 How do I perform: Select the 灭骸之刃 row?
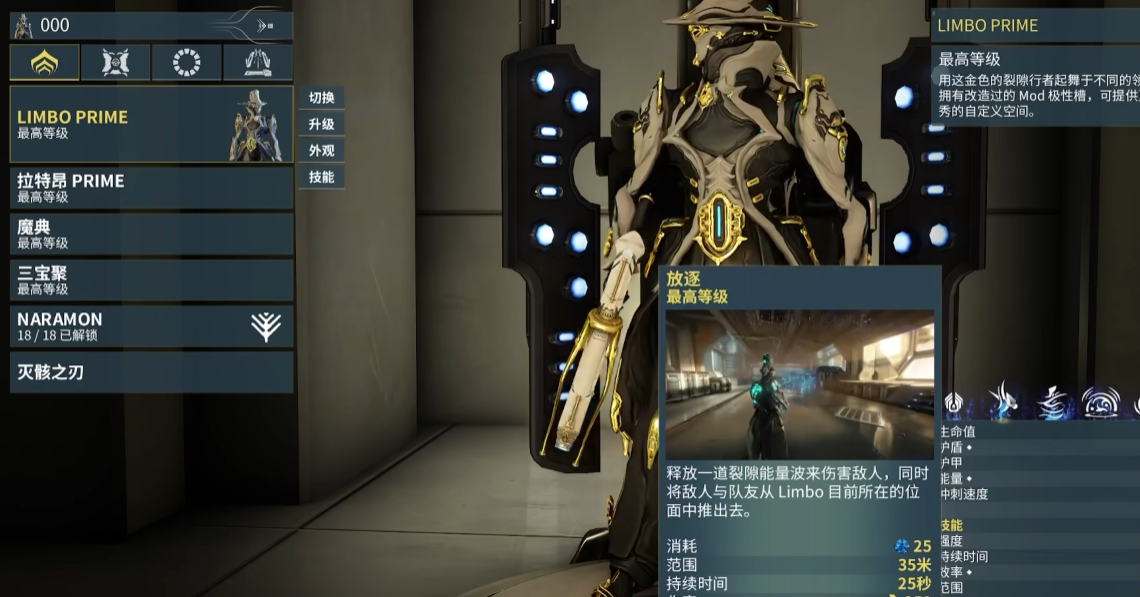click(x=151, y=372)
